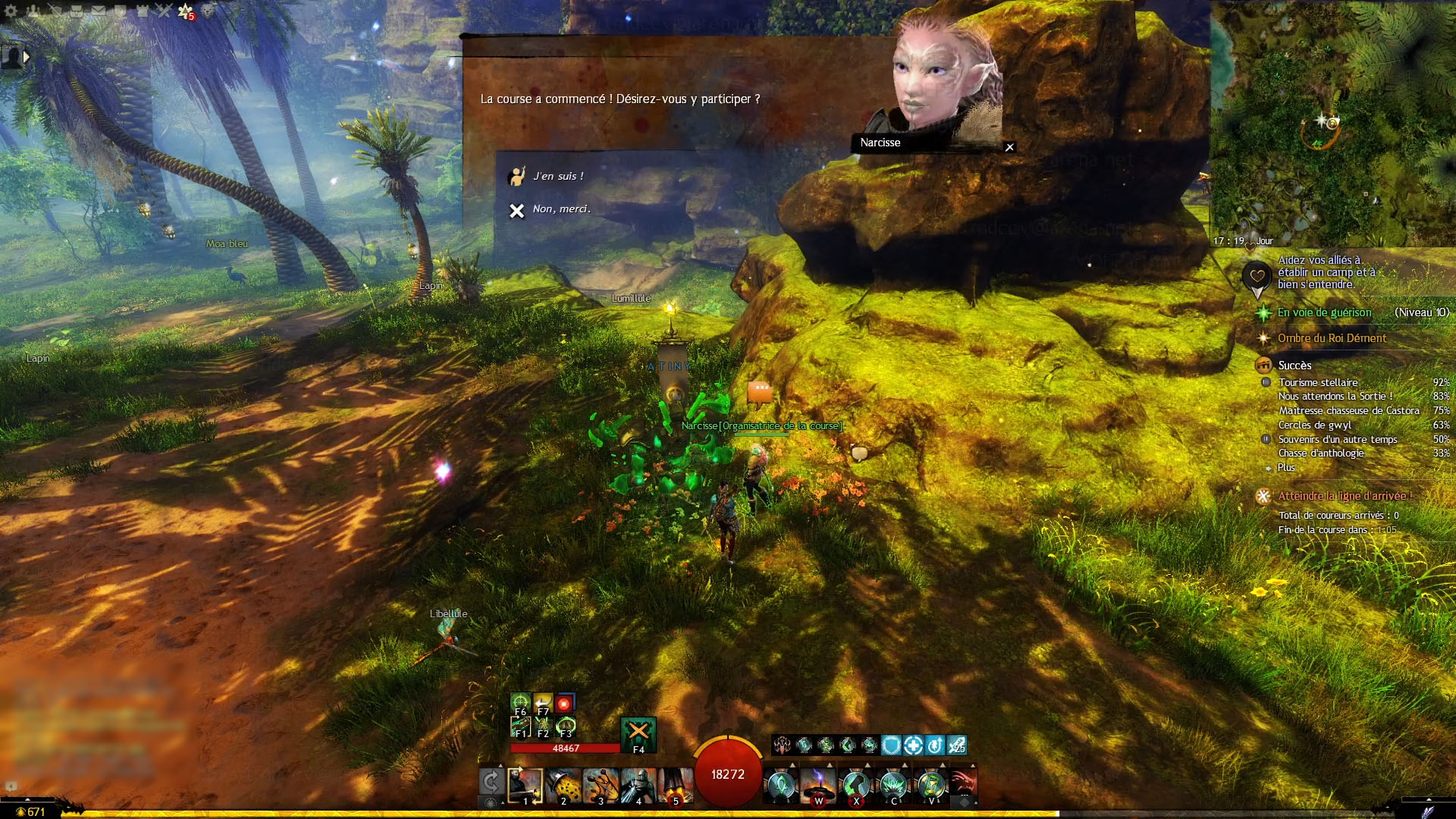Close the Narcisse dialogue window
Image resolution: width=1456 pixels, height=819 pixels.
[x=1009, y=147]
